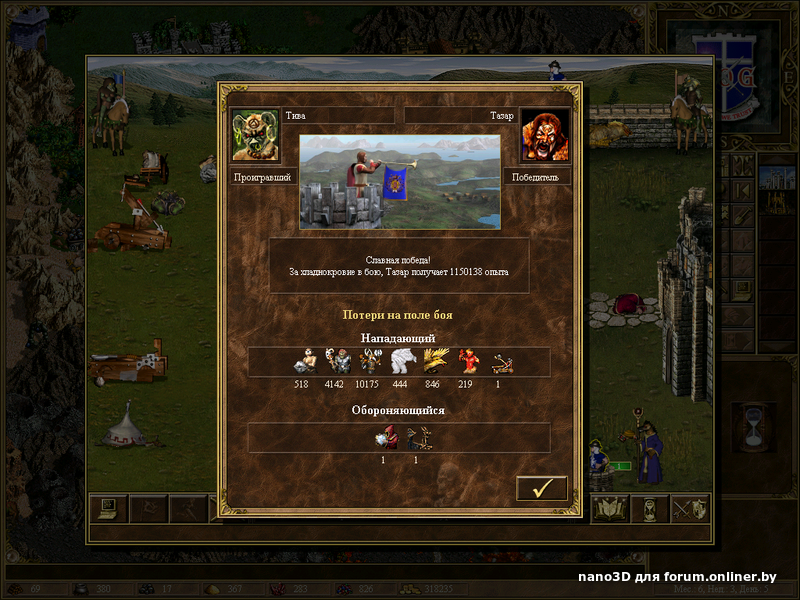Confirm battle results with the checkmark button
Screen dimensions: 800x600
click(x=542, y=489)
